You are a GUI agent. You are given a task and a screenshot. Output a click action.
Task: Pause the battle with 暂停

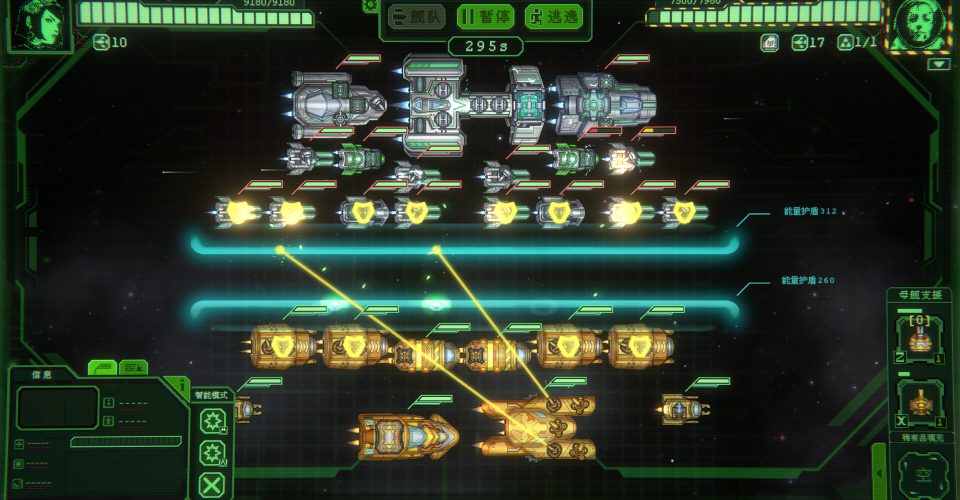pyautogui.click(x=484, y=16)
